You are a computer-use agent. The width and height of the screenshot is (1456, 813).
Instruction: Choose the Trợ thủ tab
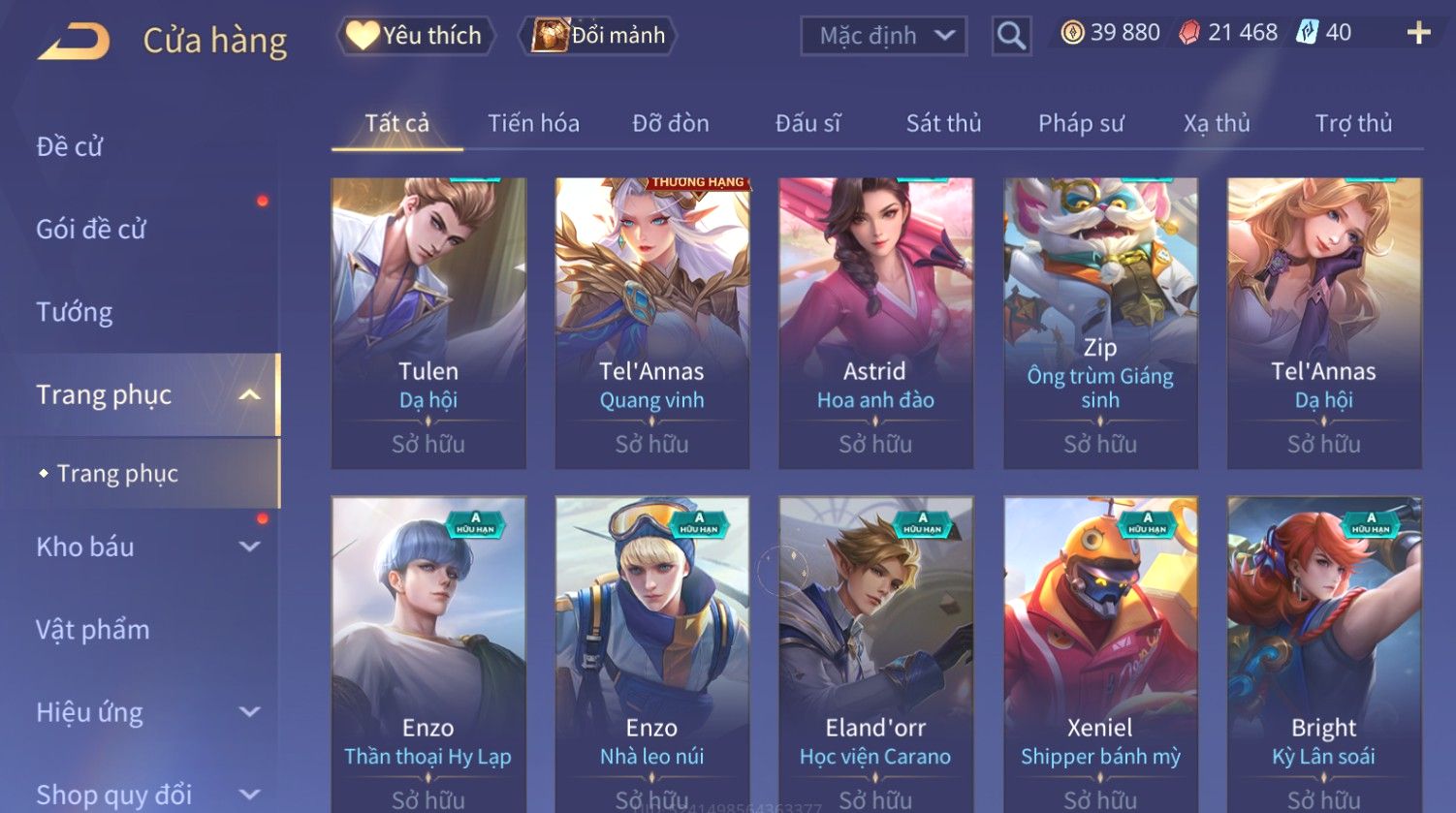coord(1353,123)
